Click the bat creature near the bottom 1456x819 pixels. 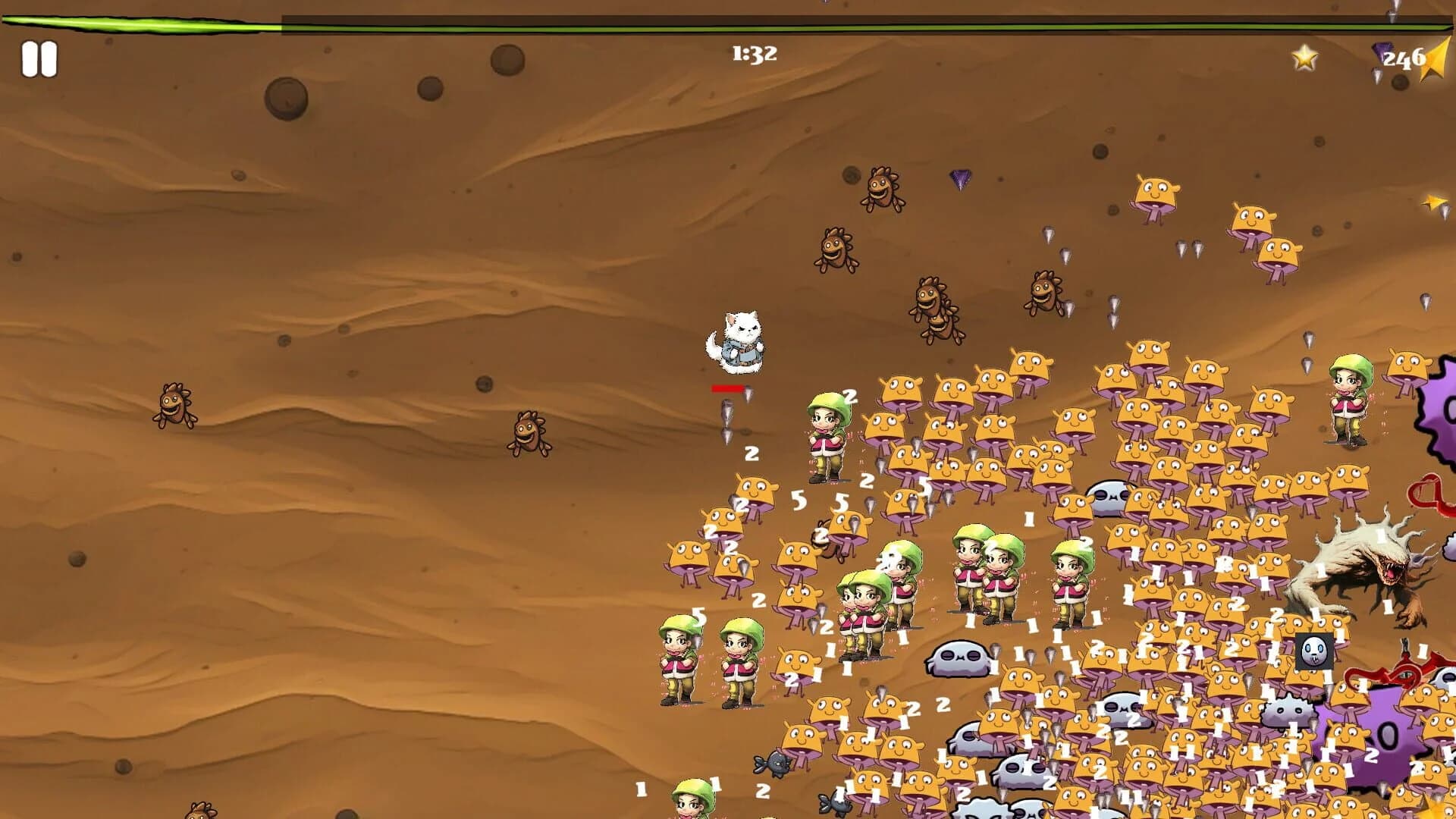pos(772,763)
